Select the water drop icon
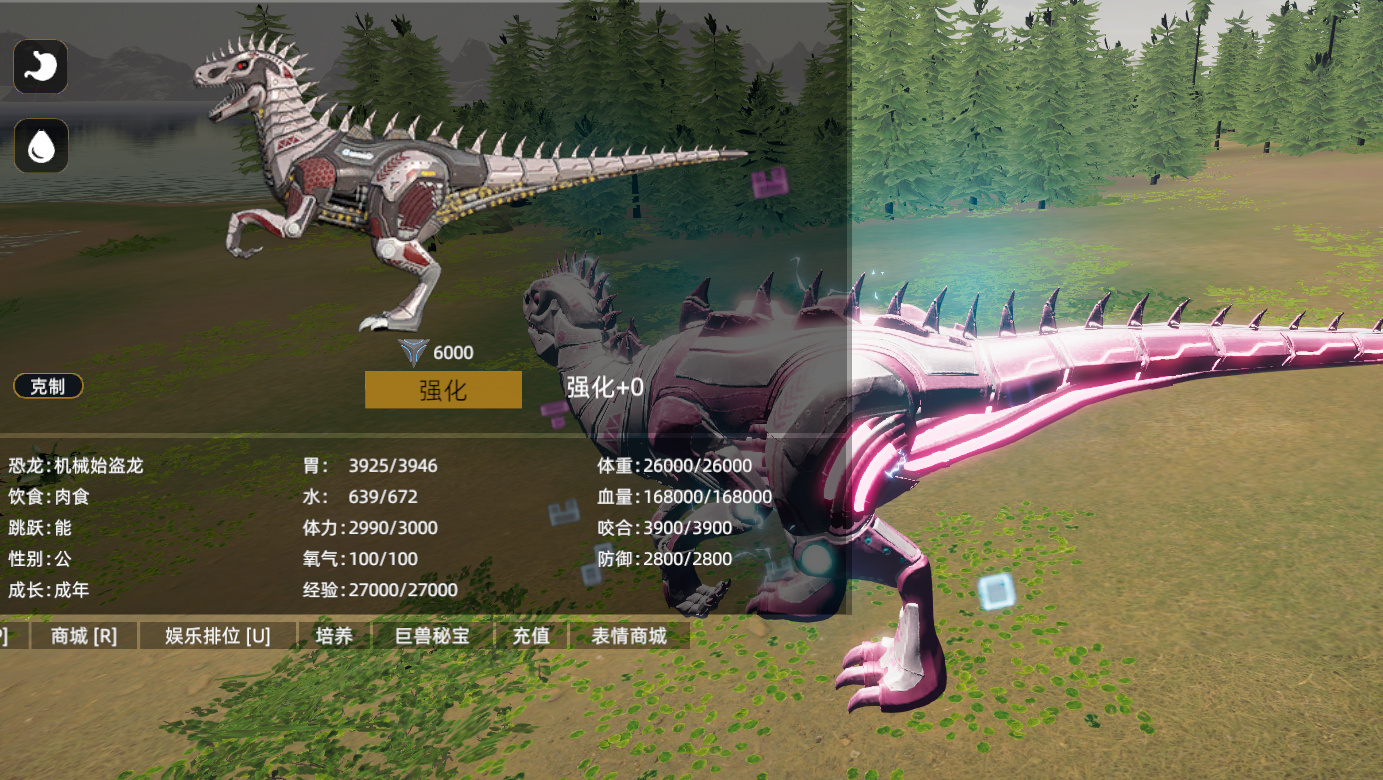Screen dimensions: 1383x780 pos(41,146)
